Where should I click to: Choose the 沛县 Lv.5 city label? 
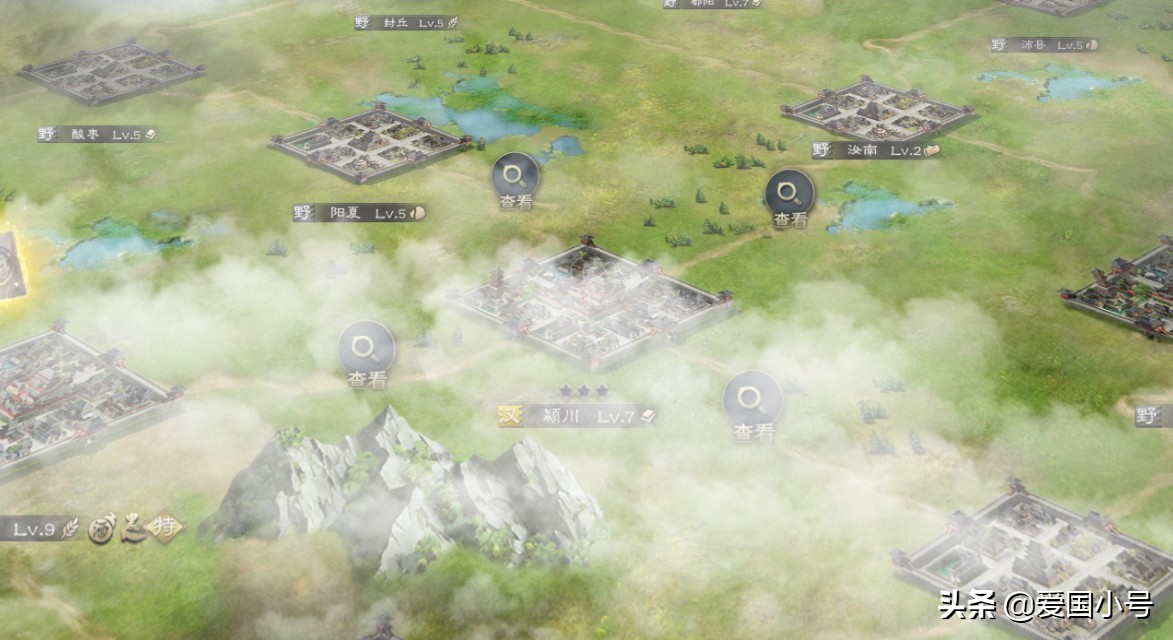point(1045,45)
